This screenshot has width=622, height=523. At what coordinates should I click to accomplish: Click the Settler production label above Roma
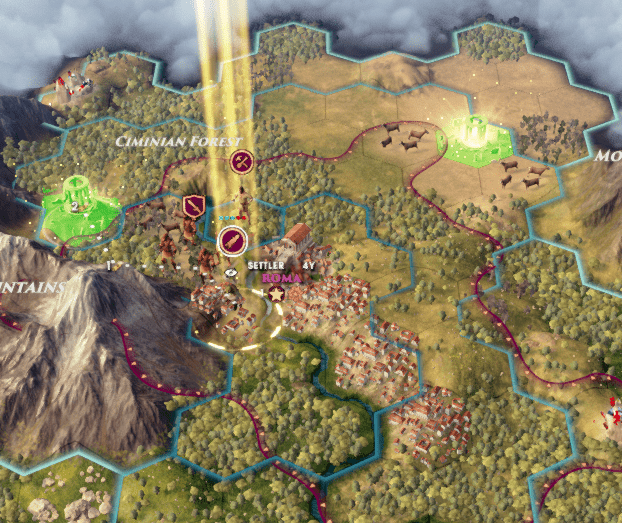267,265
